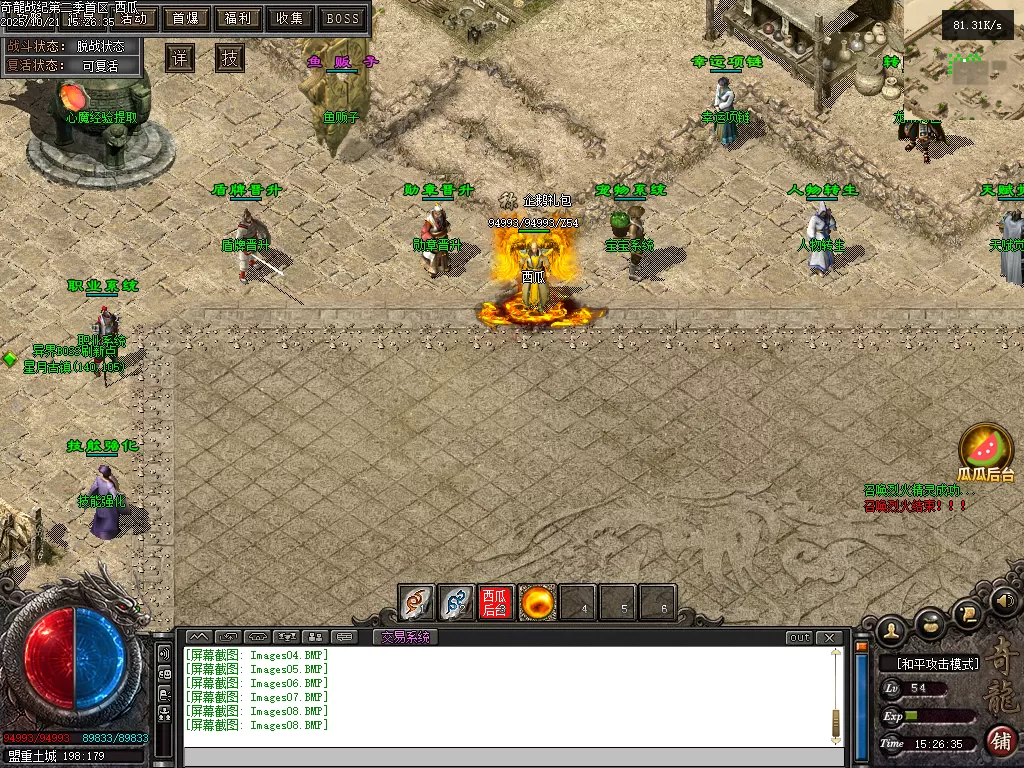Select the blue swirl skill in hotbar slot 2
The width and height of the screenshot is (1024, 768).
tap(456, 603)
